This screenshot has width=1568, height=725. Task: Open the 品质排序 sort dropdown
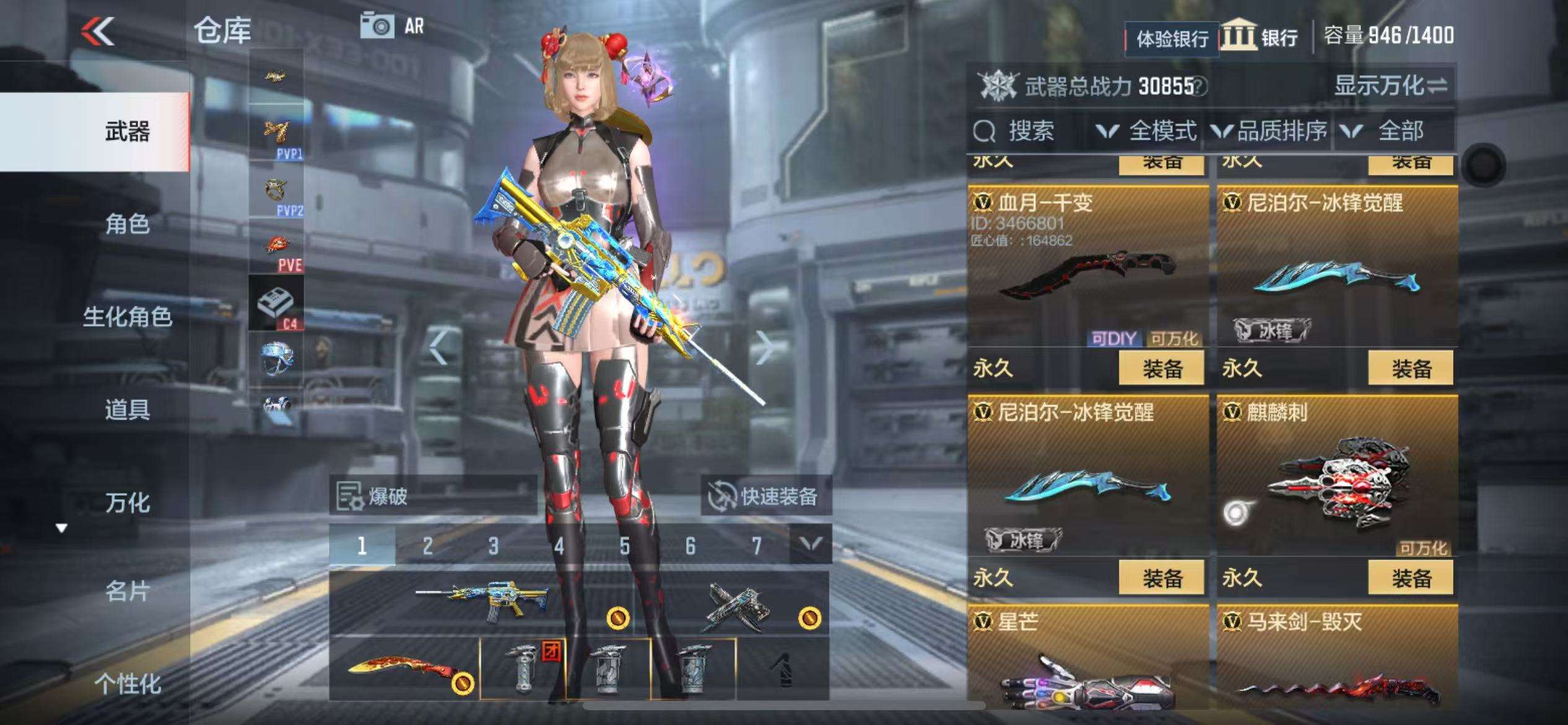[x=1270, y=131]
